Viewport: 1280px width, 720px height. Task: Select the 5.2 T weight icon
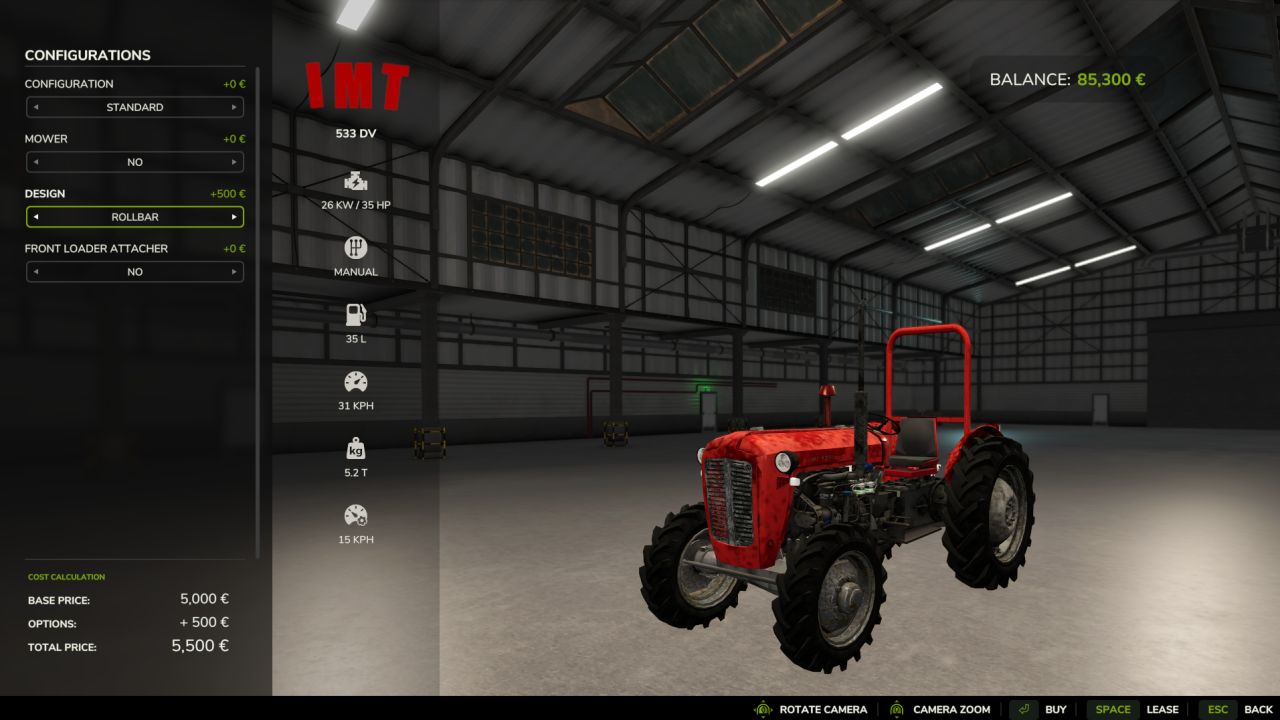point(355,448)
